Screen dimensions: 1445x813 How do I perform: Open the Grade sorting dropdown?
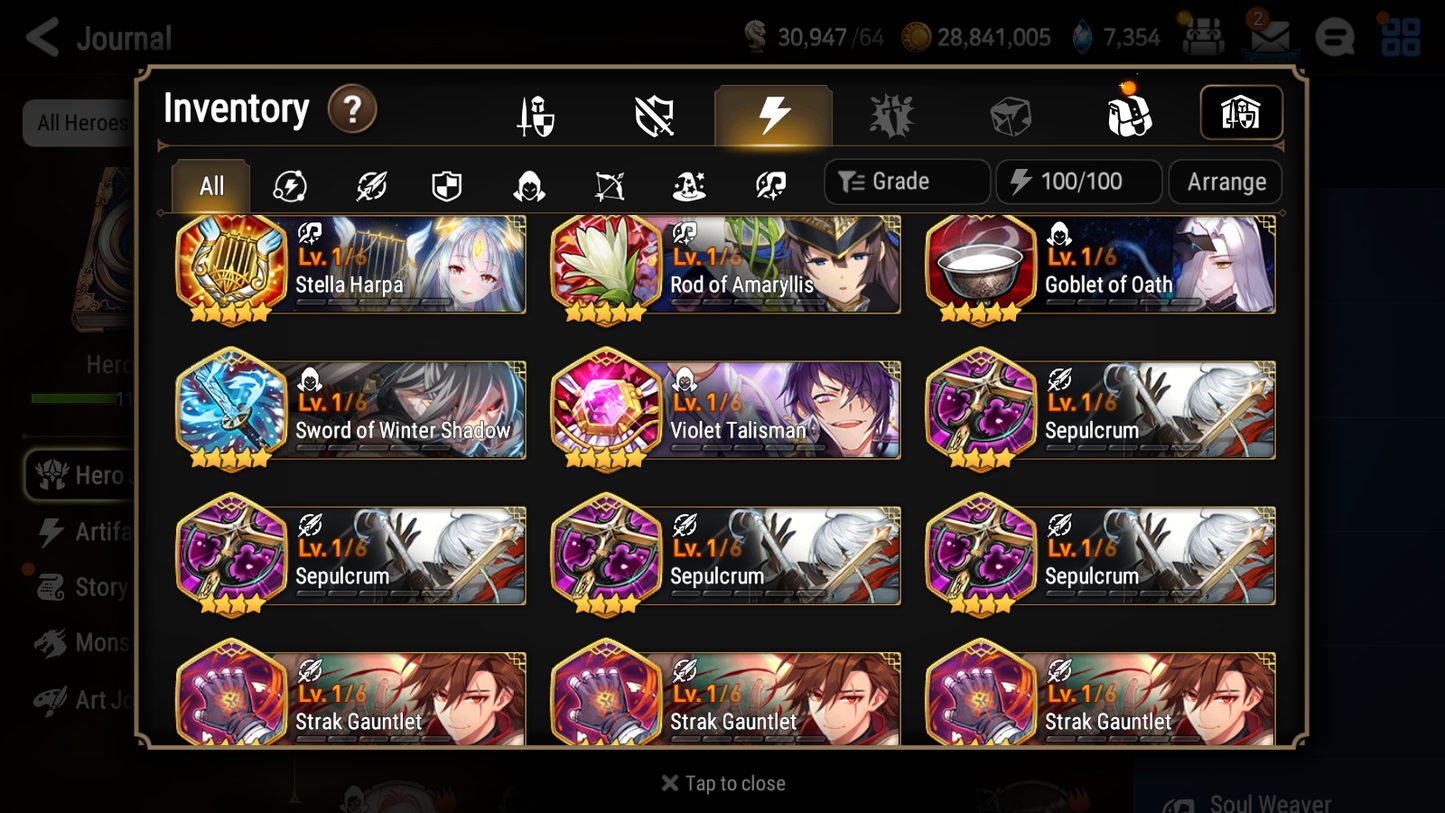905,181
